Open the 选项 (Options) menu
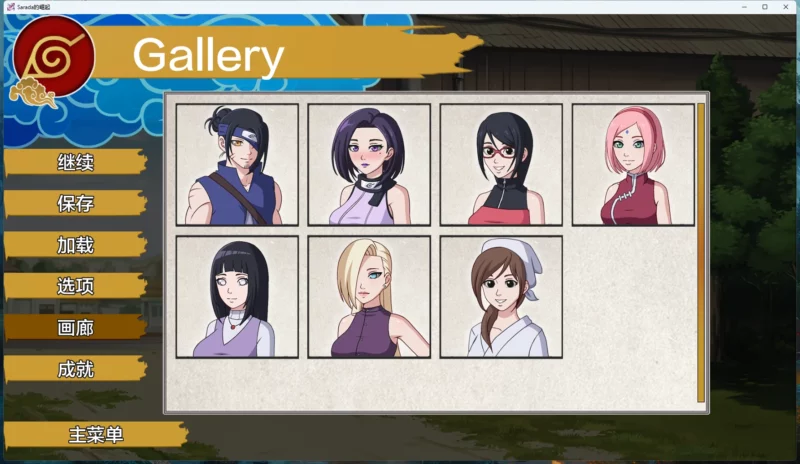Screen dimensions: 800x464 76,286
